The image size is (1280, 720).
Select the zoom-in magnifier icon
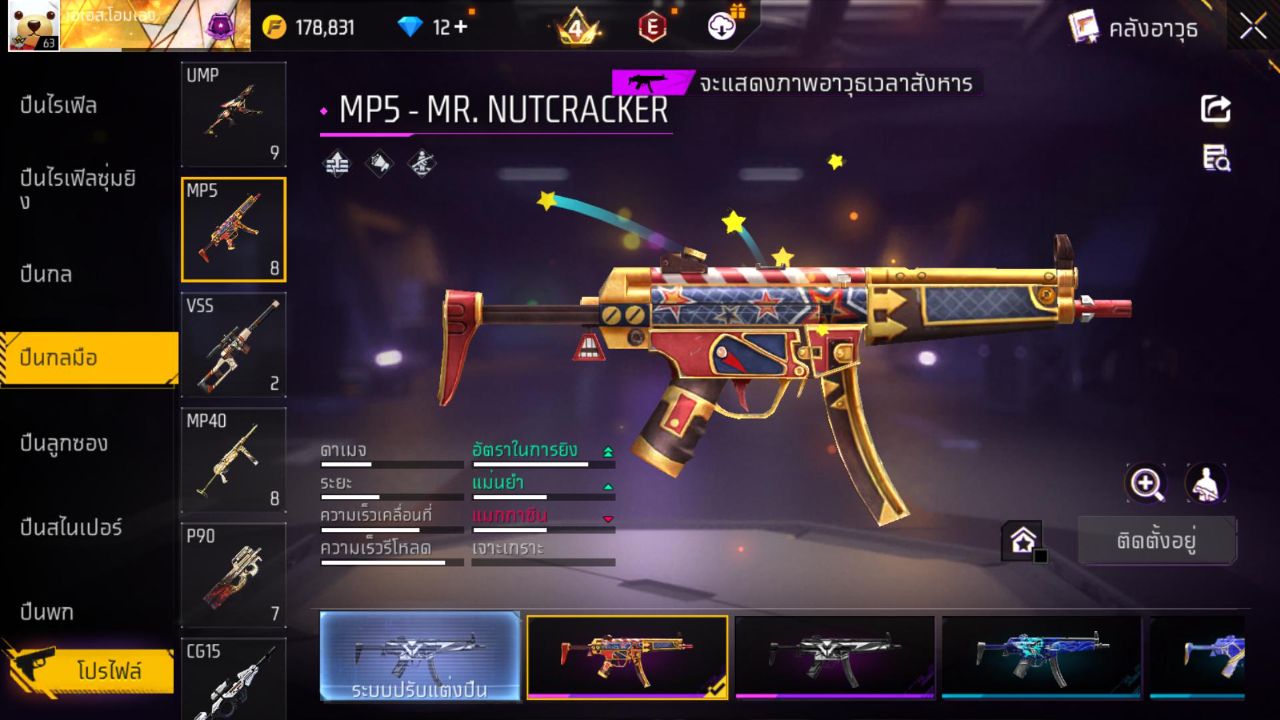[1146, 485]
